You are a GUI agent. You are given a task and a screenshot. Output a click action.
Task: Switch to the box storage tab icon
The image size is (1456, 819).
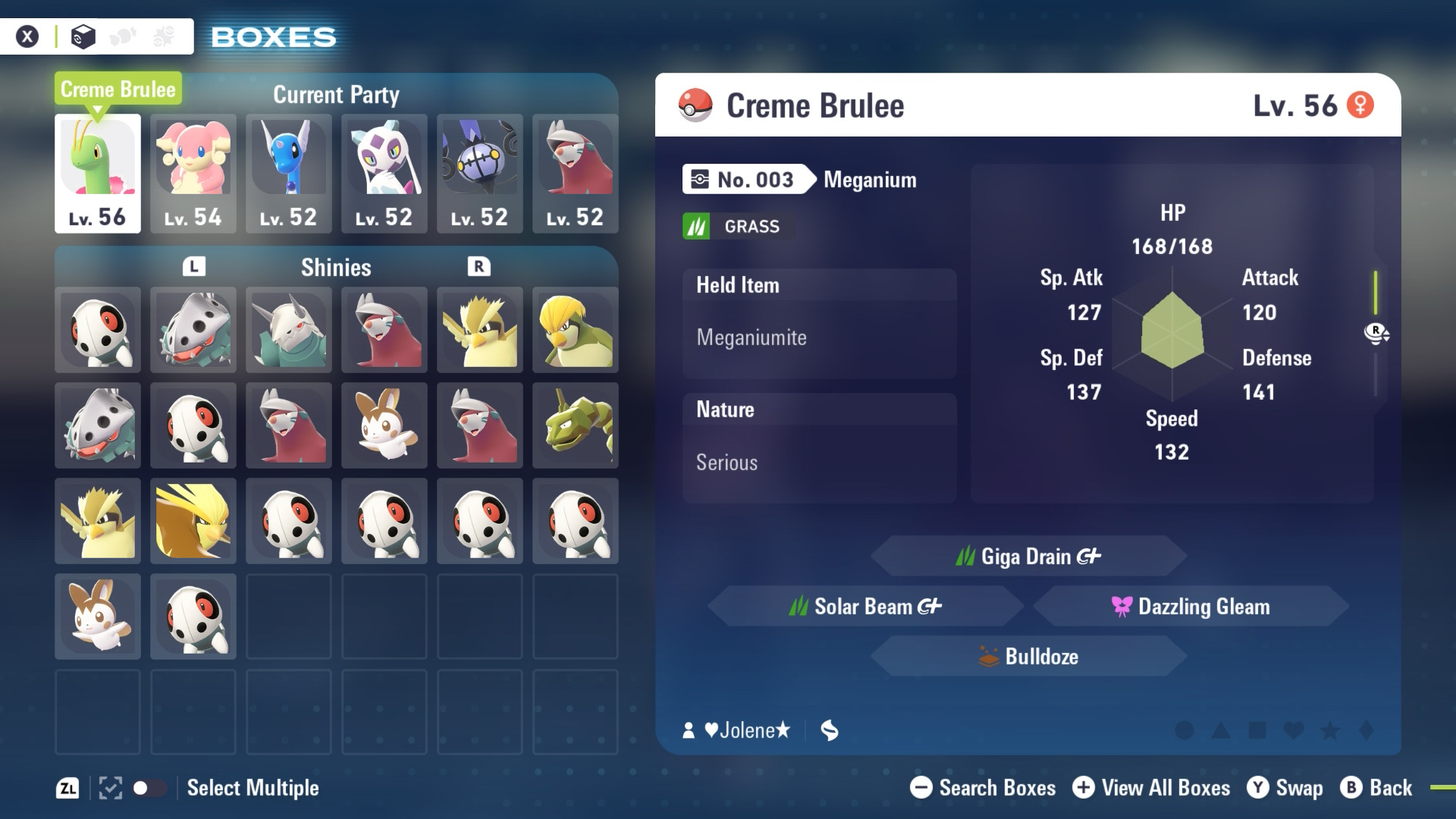click(83, 36)
